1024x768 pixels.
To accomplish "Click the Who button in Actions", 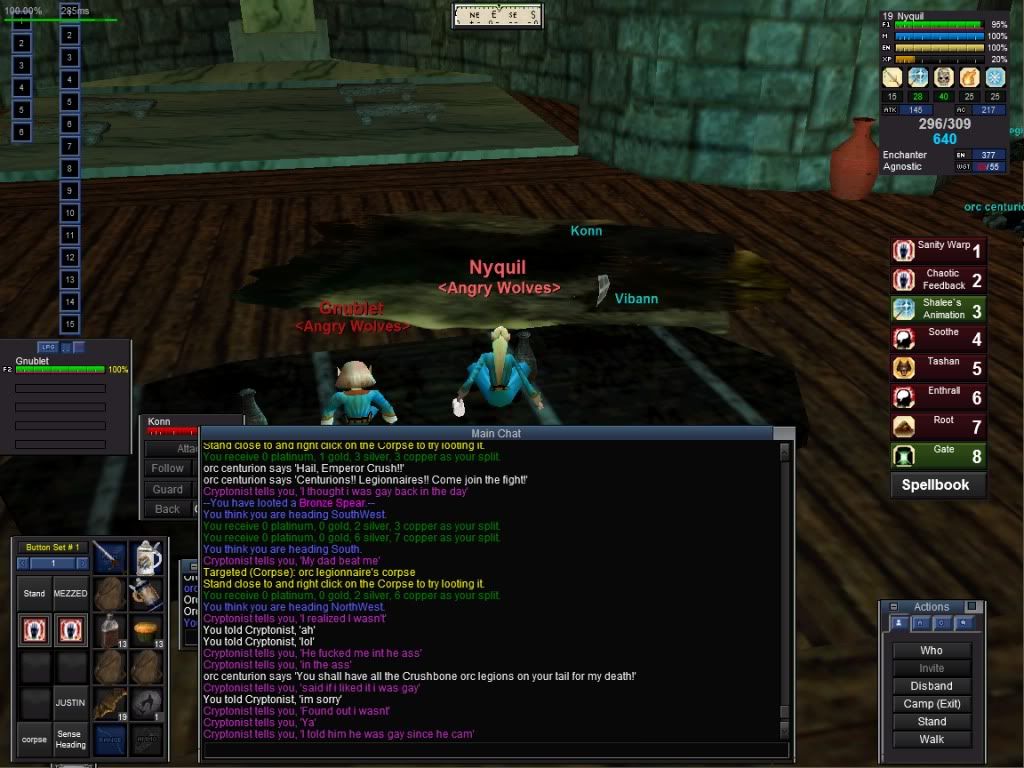I will coord(931,650).
